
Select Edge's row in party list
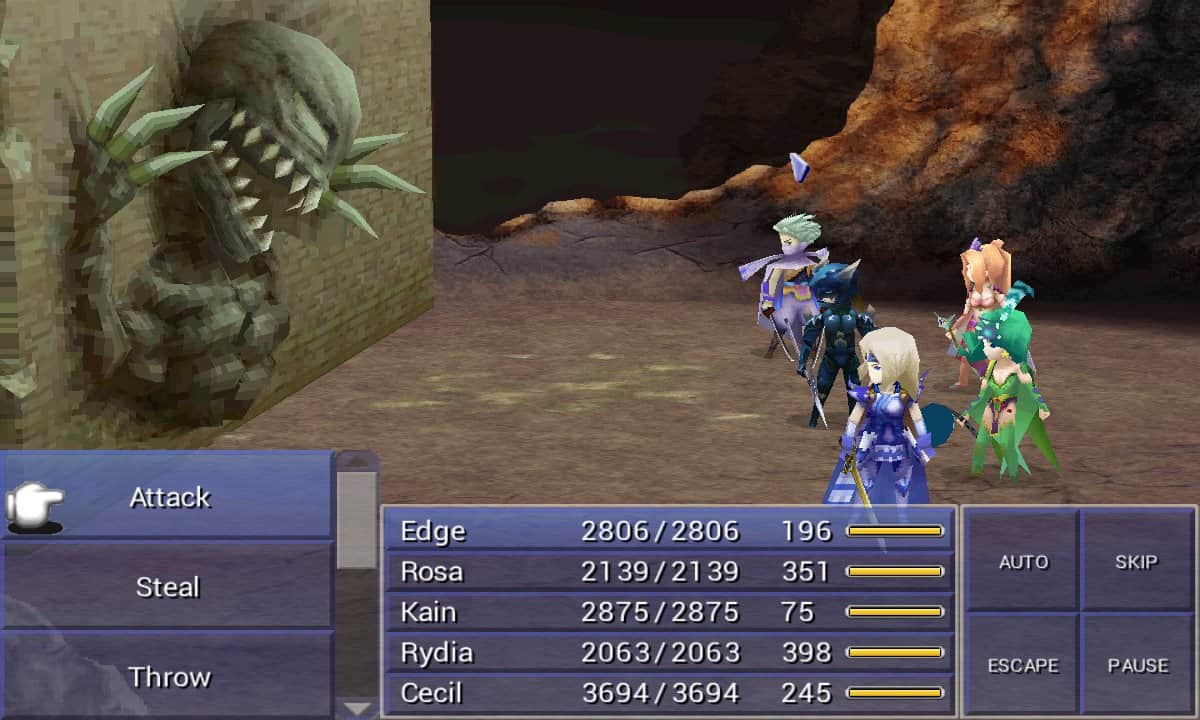point(668,531)
